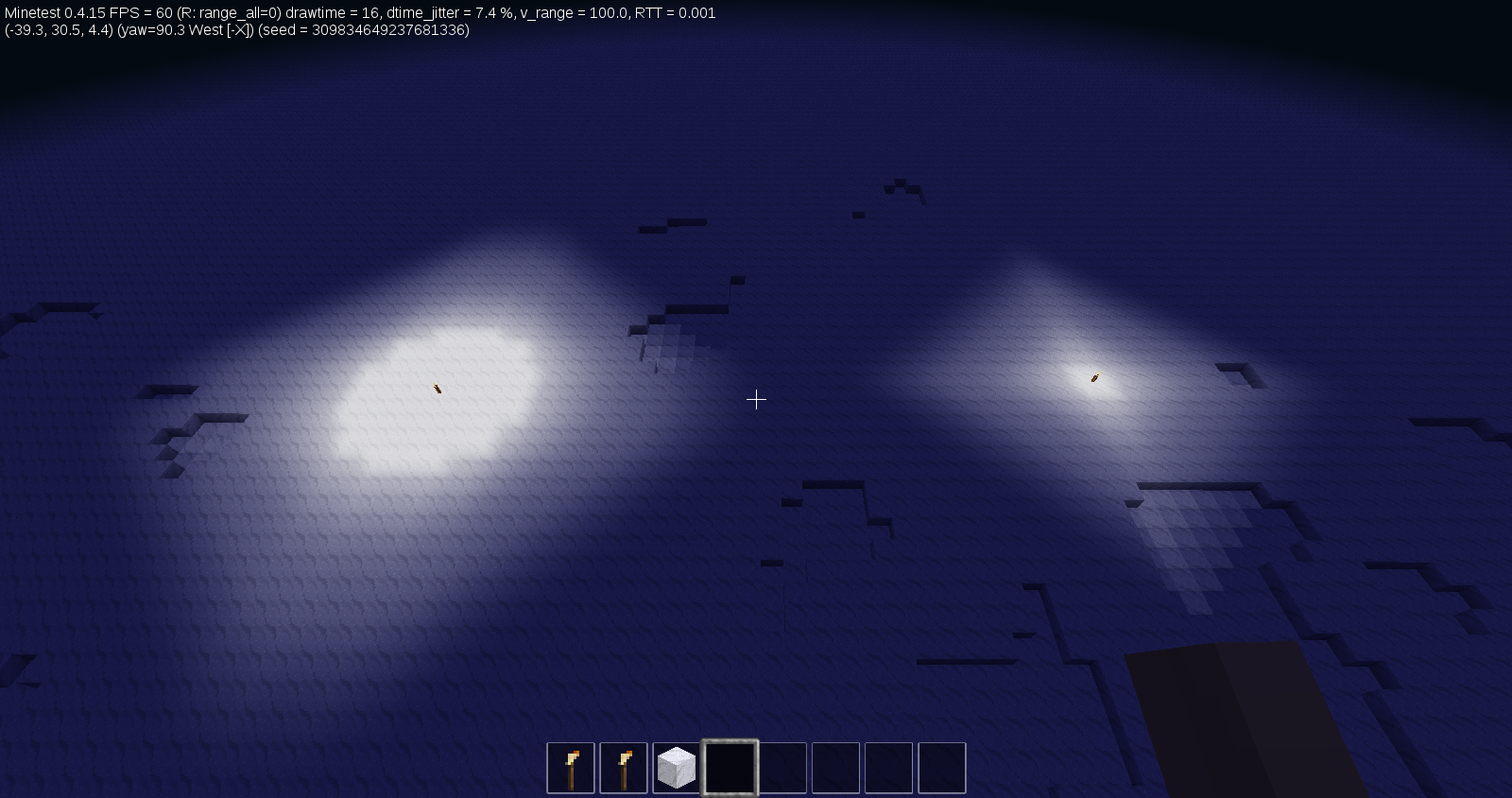
Task: Click the currently selected empty hotbar slot
Action: pos(730,768)
